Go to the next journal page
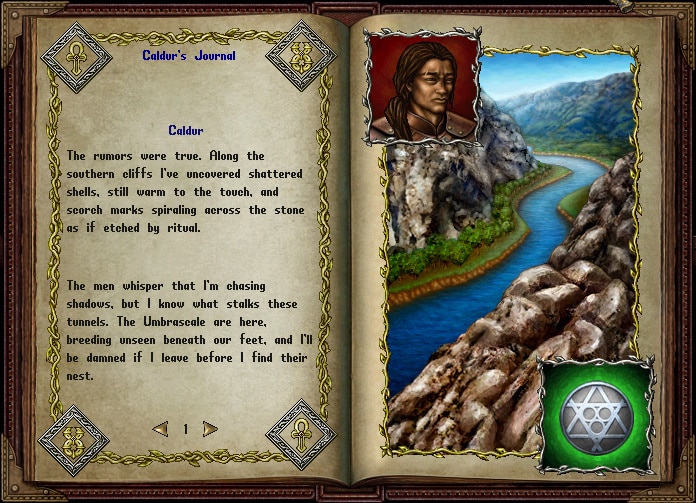This screenshot has height=503, width=696. pos(210,429)
